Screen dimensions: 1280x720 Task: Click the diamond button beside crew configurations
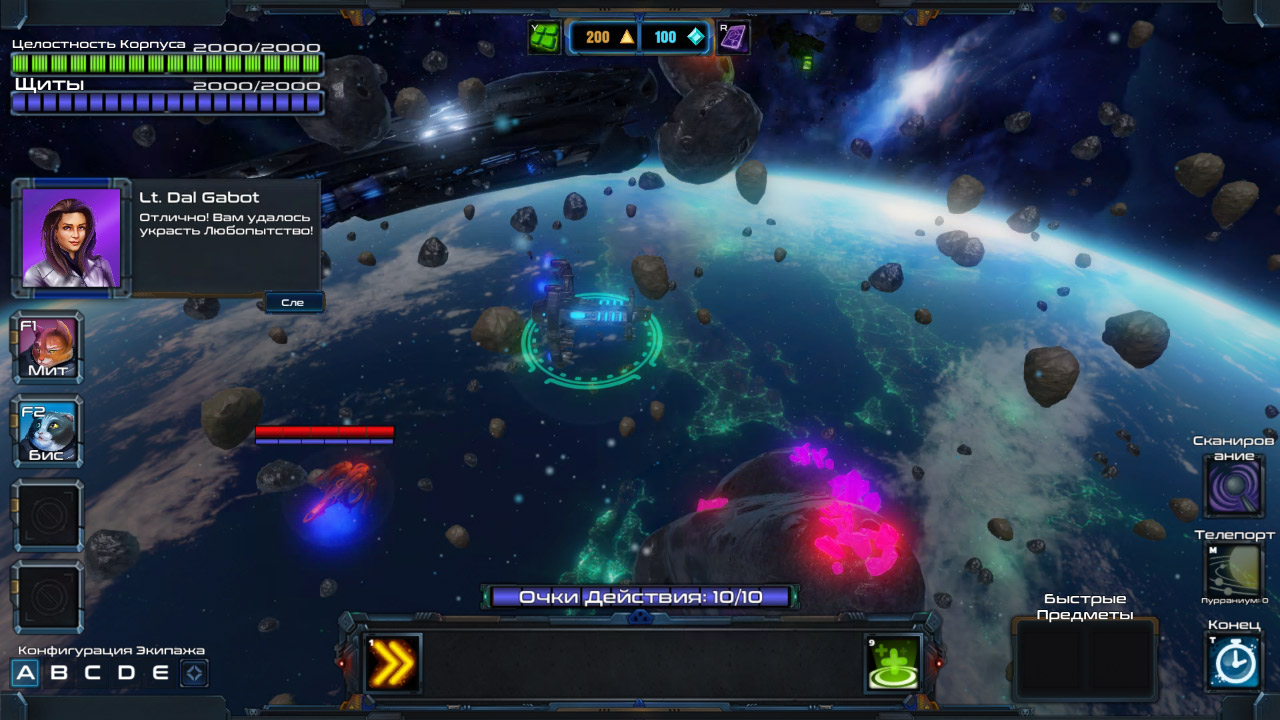click(x=194, y=673)
